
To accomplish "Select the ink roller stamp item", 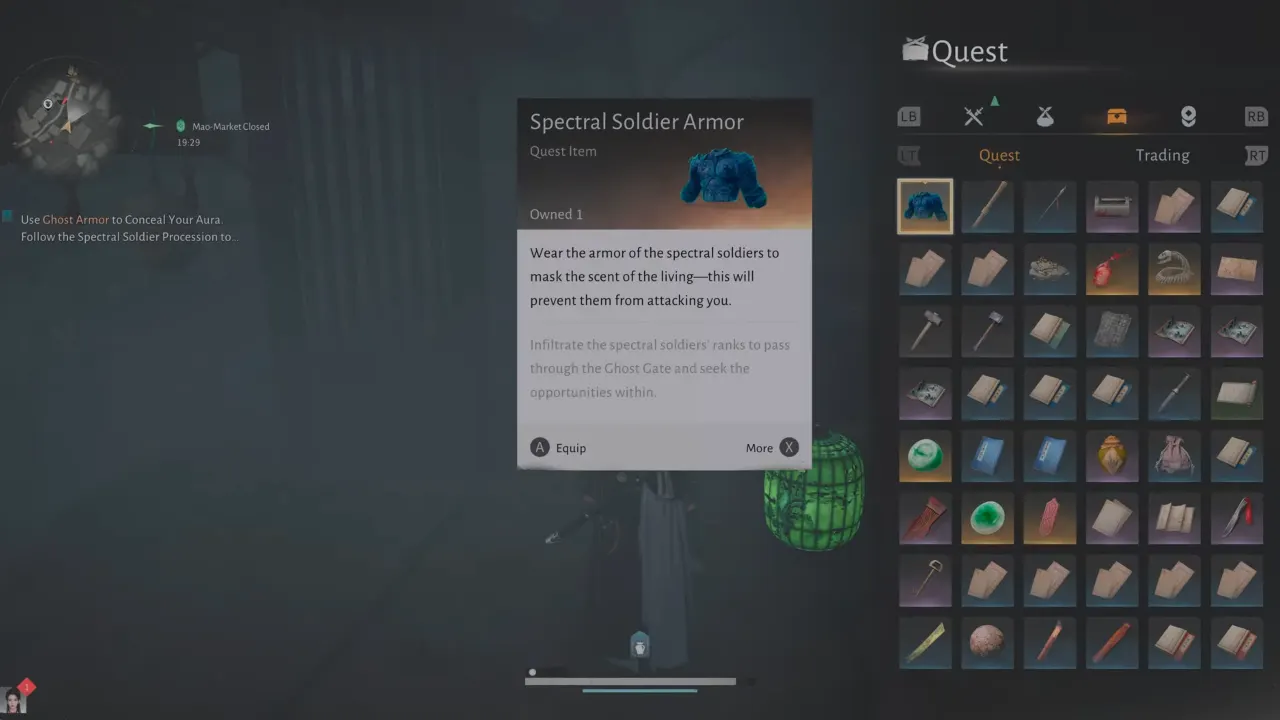I will point(1111,206).
